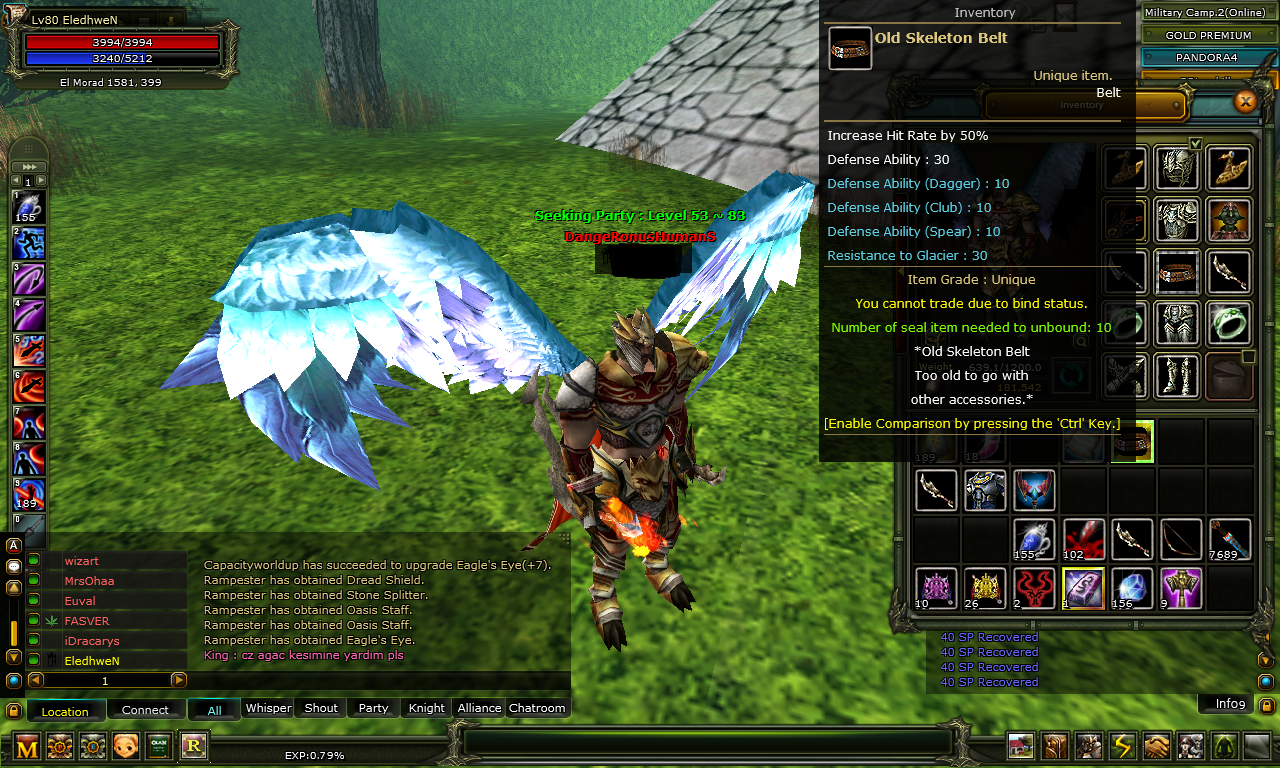
Task: Toggle the small square beside the boots slot
Action: click(1247, 355)
